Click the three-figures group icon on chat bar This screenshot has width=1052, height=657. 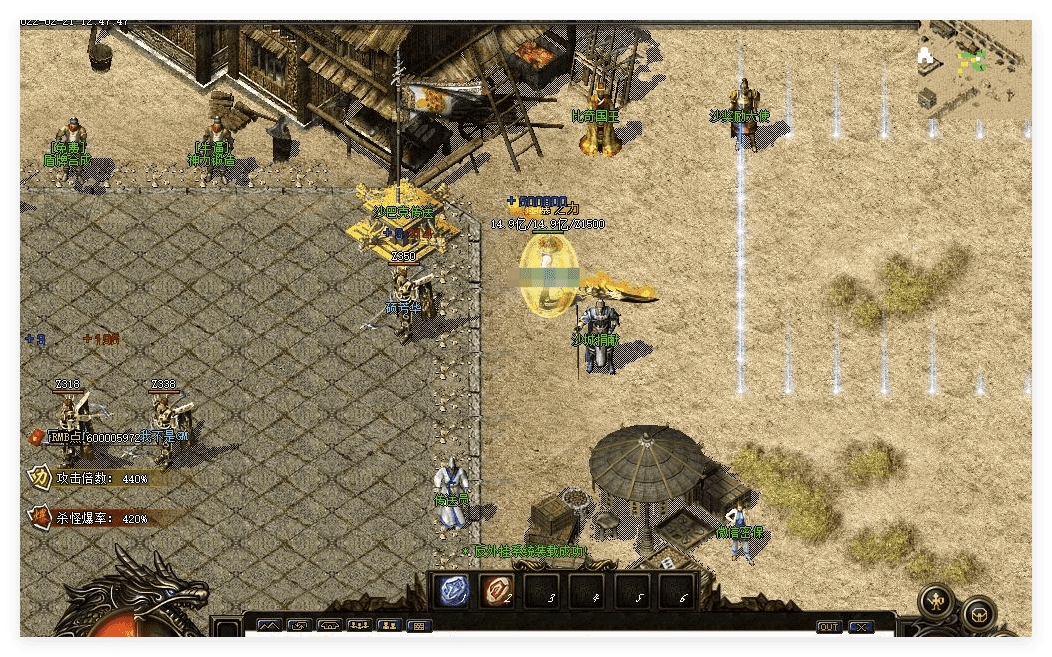click(x=359, y=626)
